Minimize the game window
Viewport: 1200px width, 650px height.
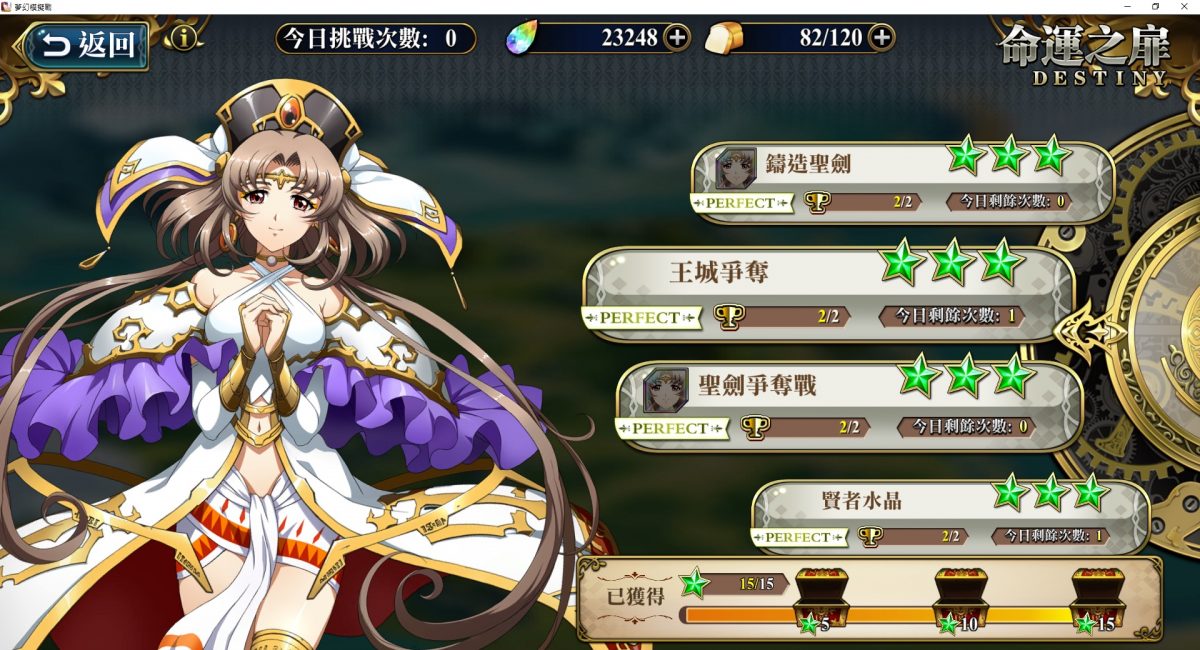(x=1129, y=6)
